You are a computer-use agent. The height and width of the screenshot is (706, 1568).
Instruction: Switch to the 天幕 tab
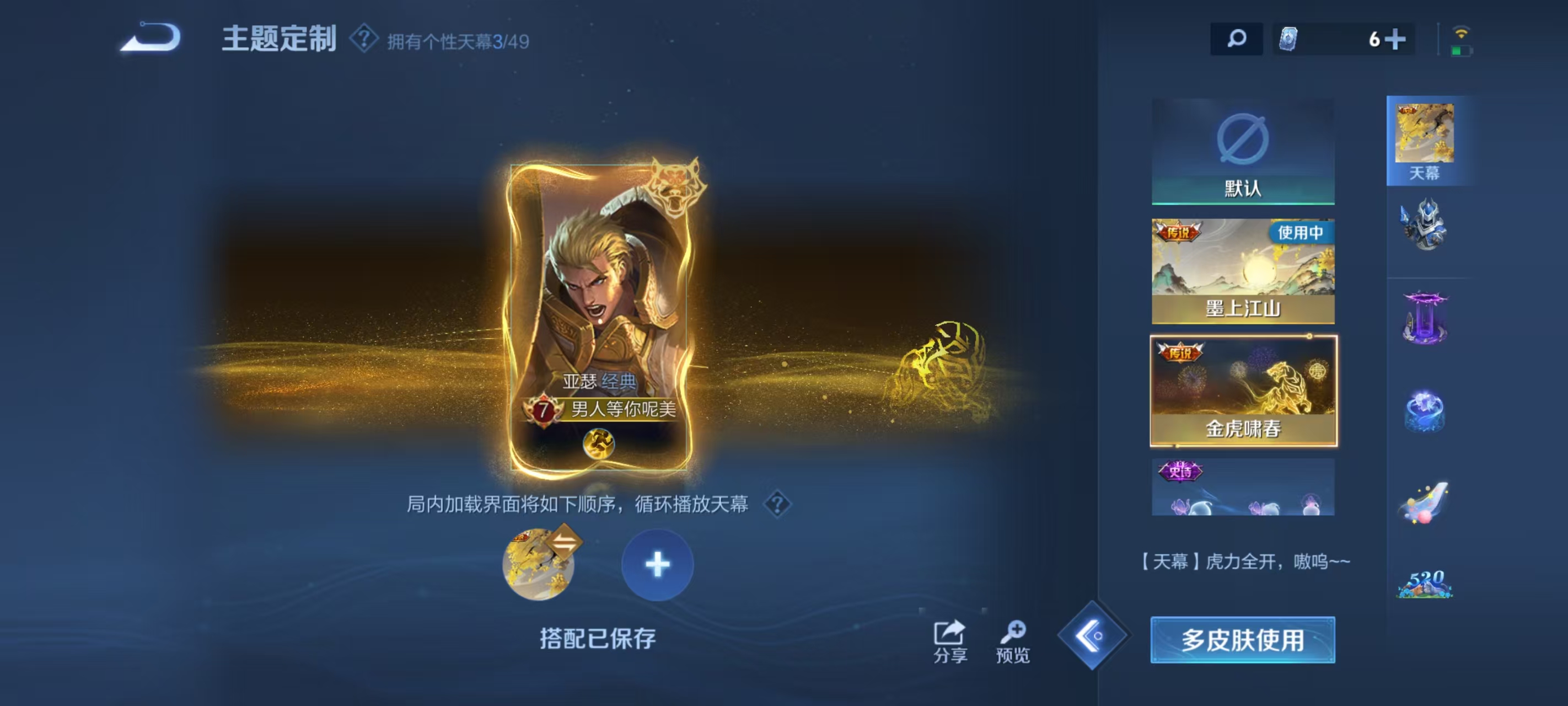(x=1427, y=140)
